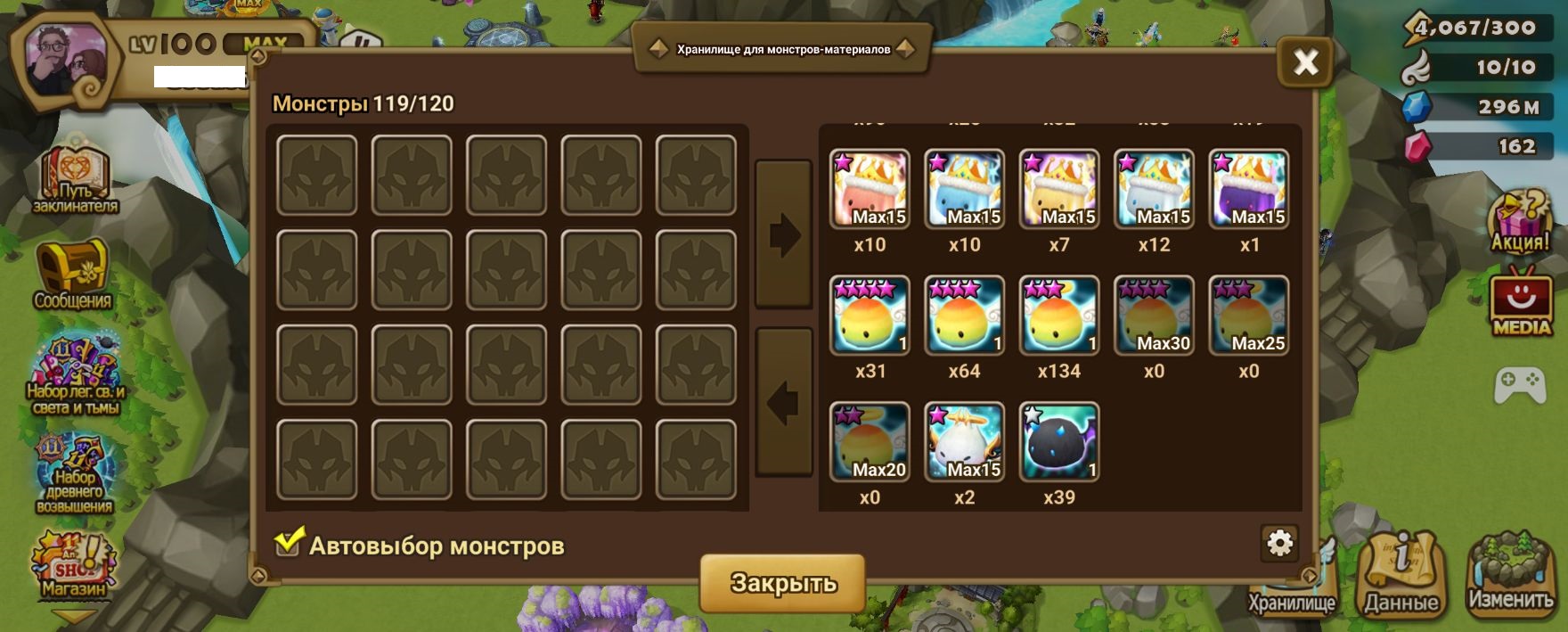This screenshot has width=1568, height=632.
Task: Select the Rainbowmon stack with x134
Action: [x=1058, y=316]
